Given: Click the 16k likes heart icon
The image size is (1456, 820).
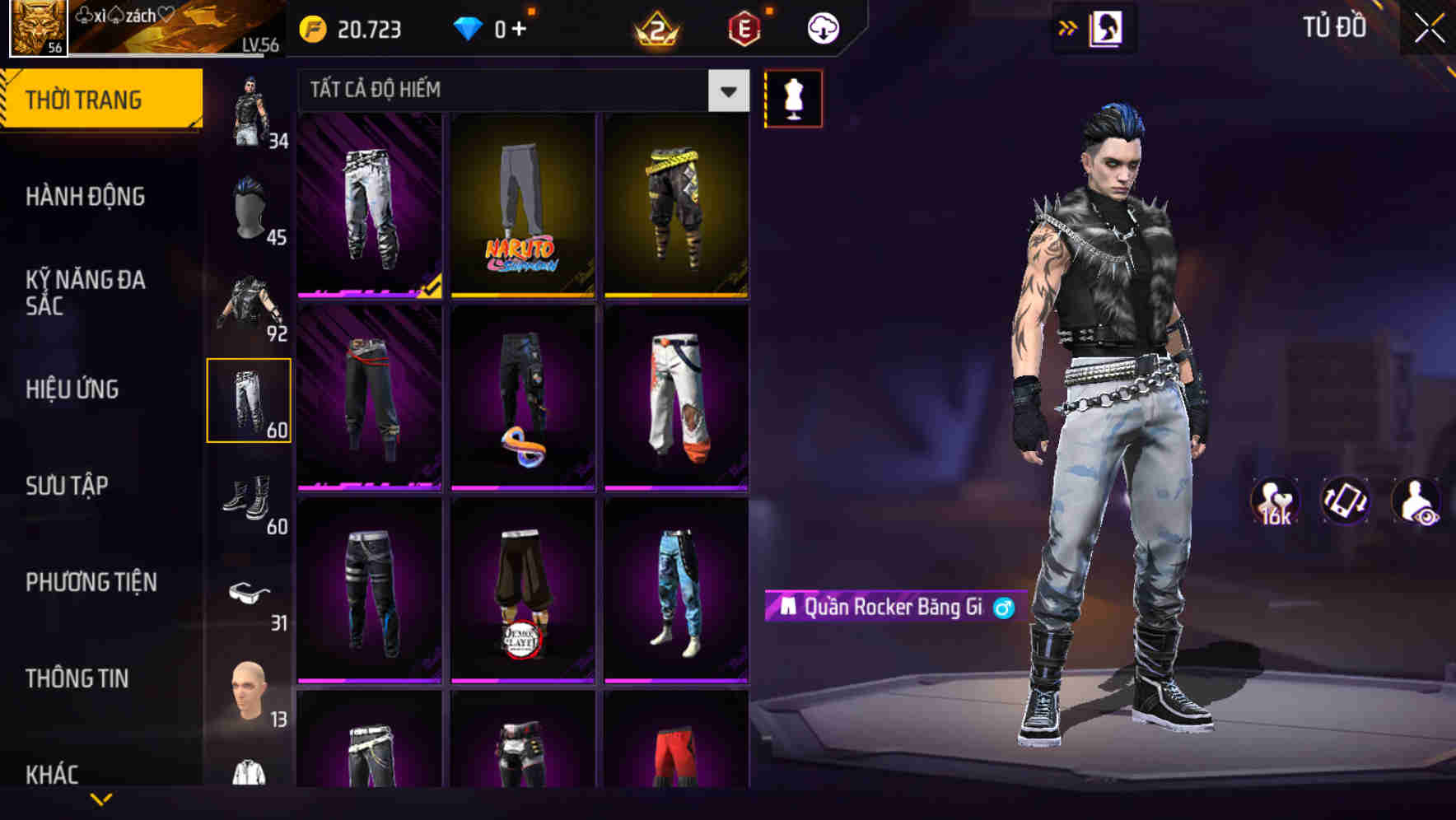Looking at the screenshot, I should tap(1275, 502).
